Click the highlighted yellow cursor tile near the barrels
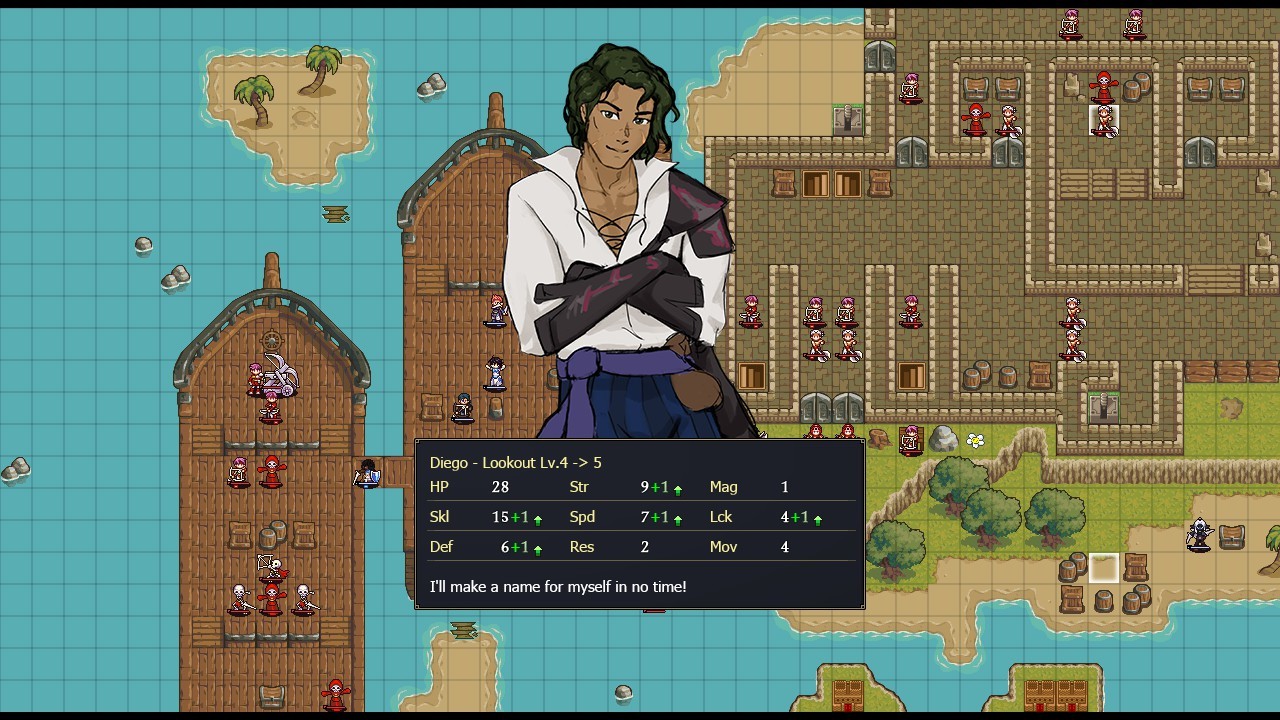 click(1103, 567)
